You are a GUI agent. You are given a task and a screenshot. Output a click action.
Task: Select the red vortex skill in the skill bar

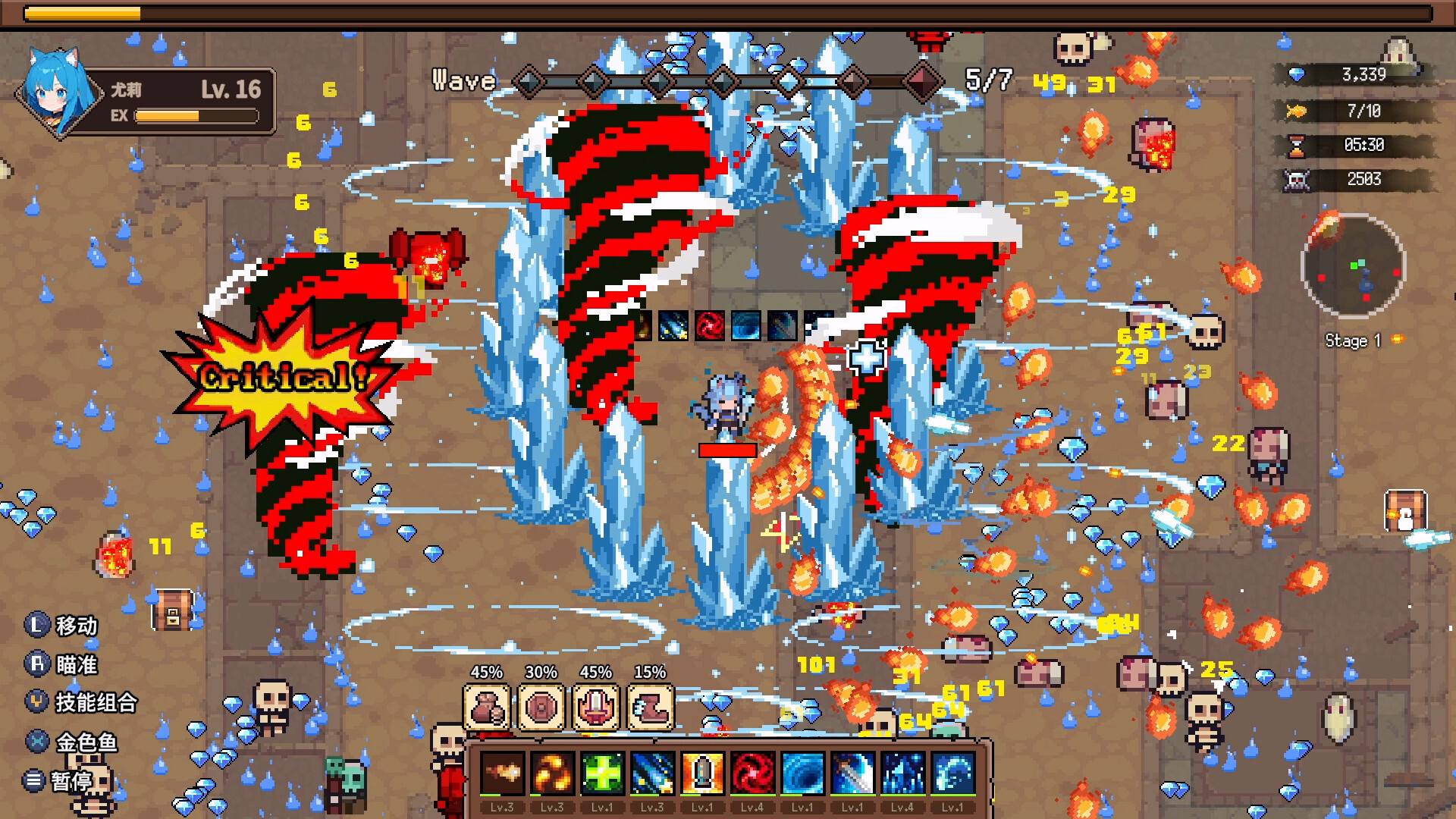pyautogui.click(x=752, y=773)
